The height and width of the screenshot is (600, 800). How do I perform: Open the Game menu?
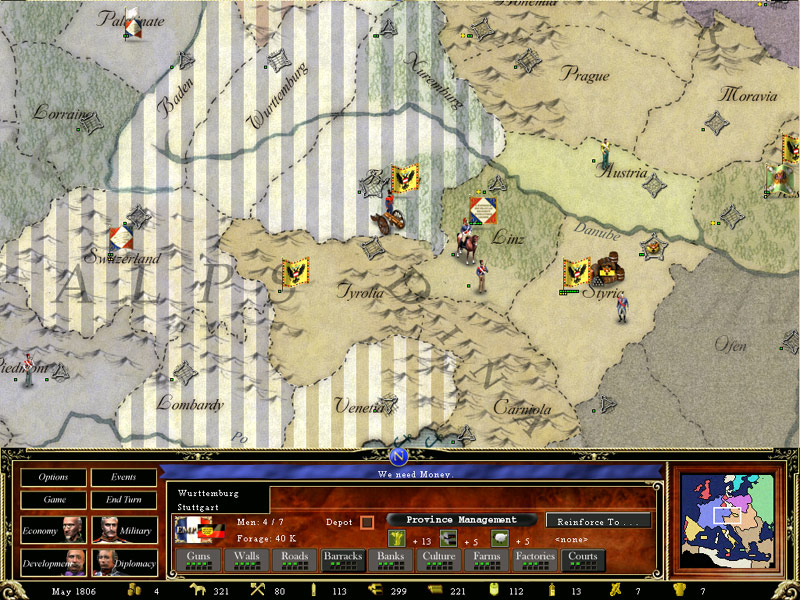pyautogui.click(x=53, y=500)
